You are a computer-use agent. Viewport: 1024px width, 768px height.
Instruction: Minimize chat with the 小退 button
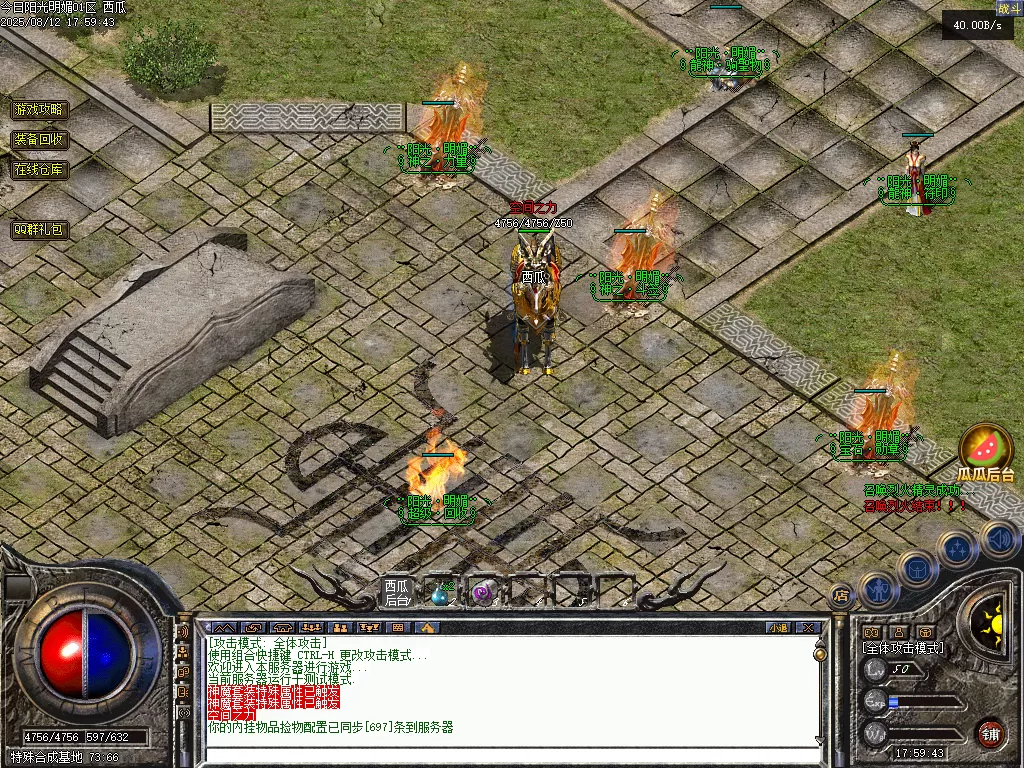[x=778, y=628]
